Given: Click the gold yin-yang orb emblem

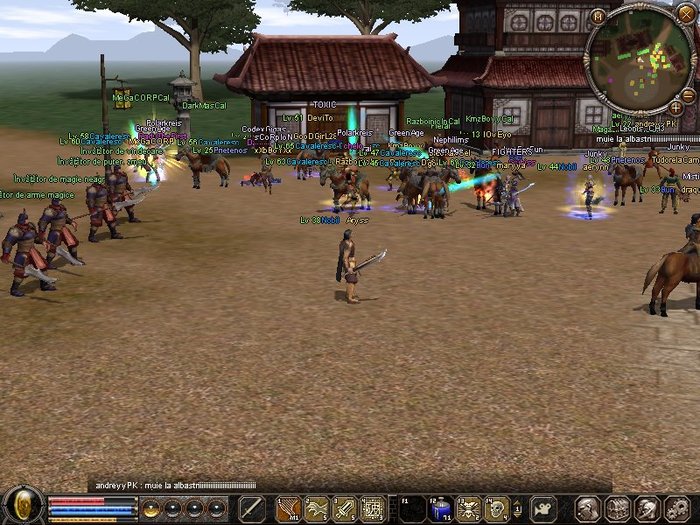Looking at the screenshot, I should [x=22, y=506].
